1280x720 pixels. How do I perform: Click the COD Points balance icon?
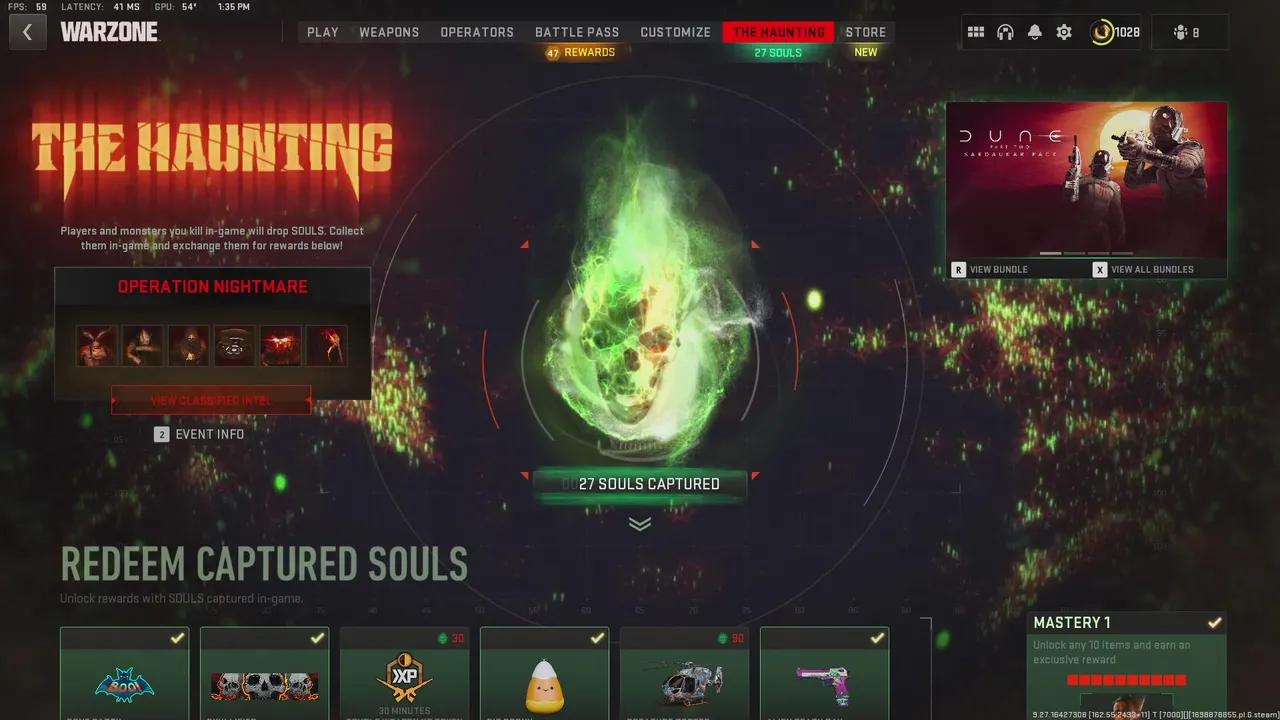(x=1101, y=31)
